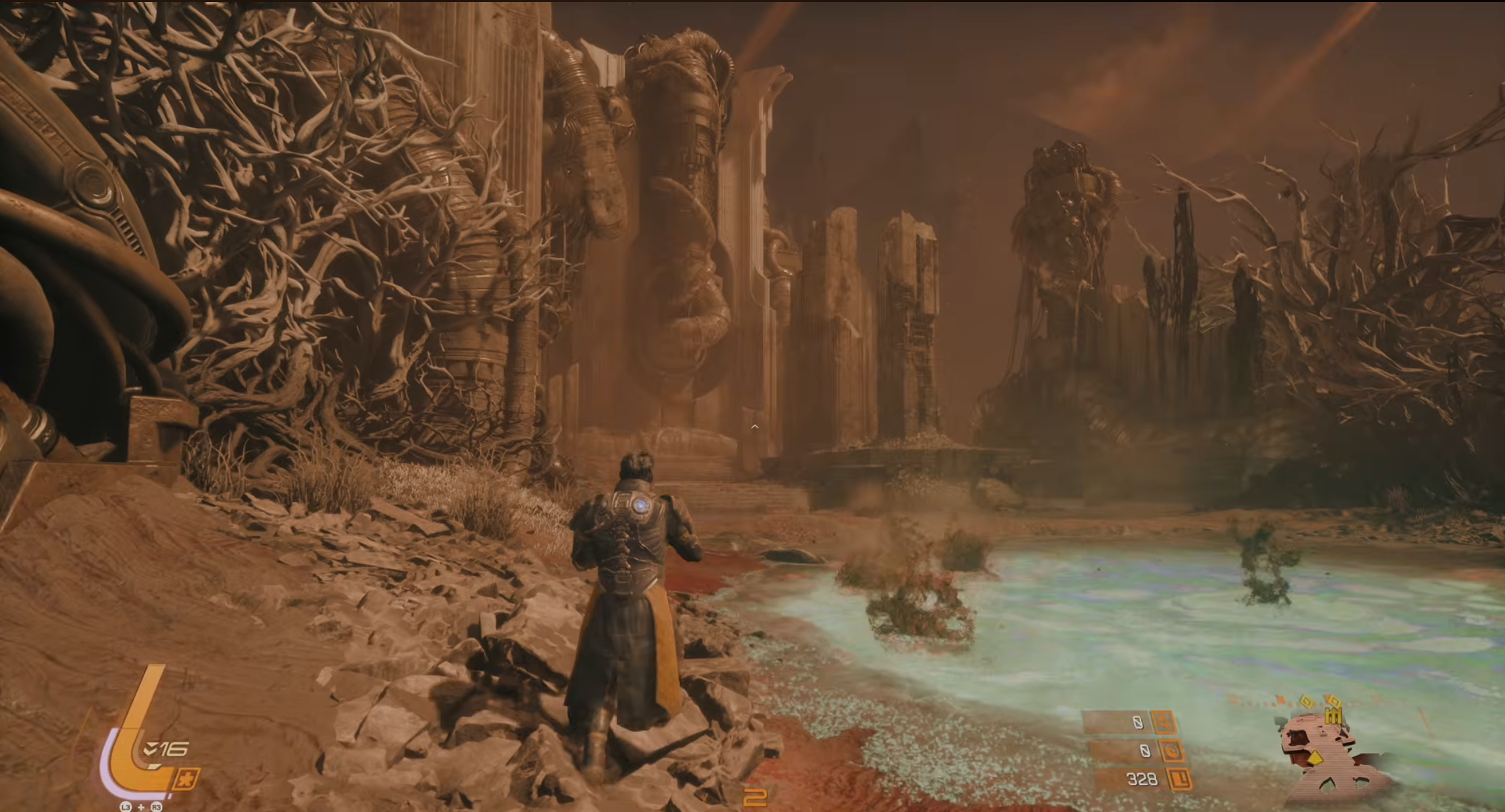Select the obolites currency icon beside 328

[1181, 779]
